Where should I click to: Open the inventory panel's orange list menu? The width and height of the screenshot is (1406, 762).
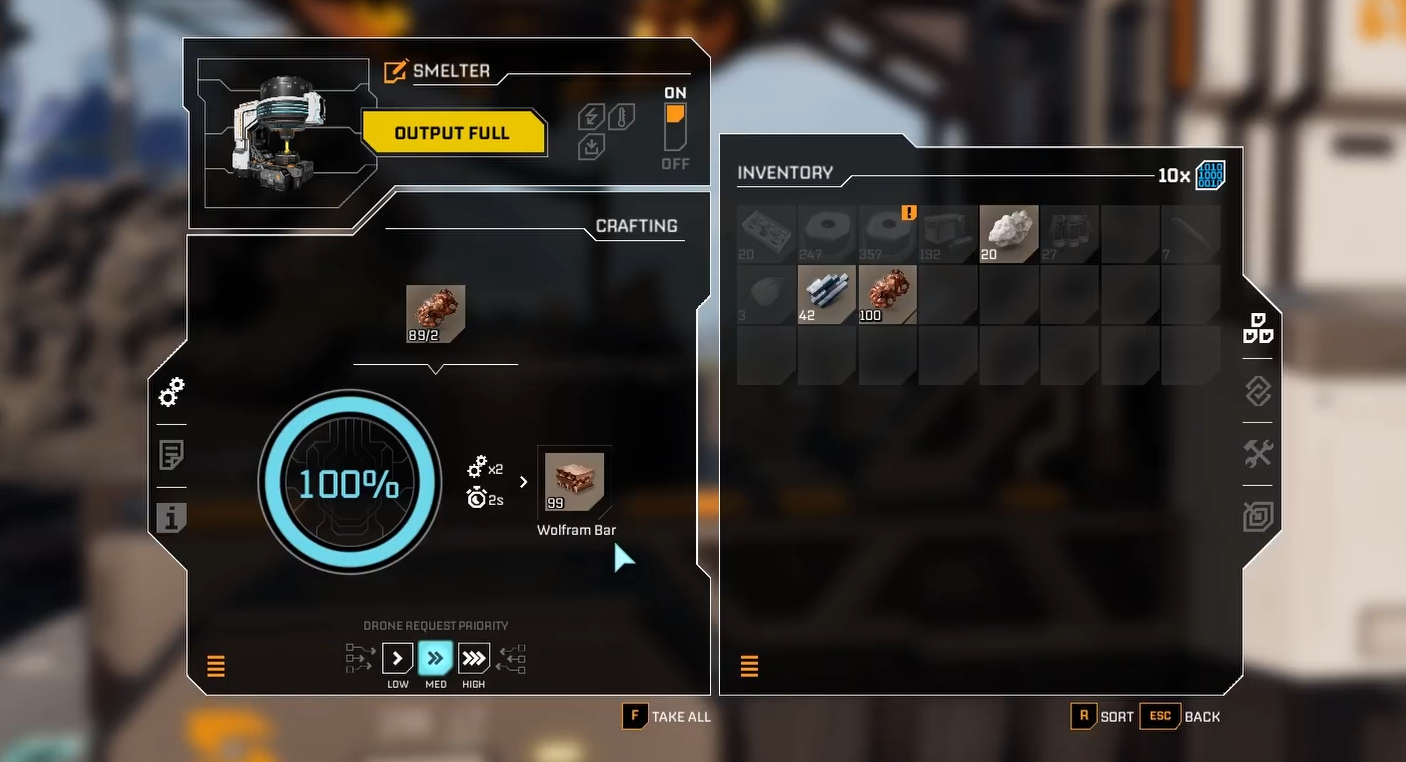pyautogui.click(x=749, y=666)
